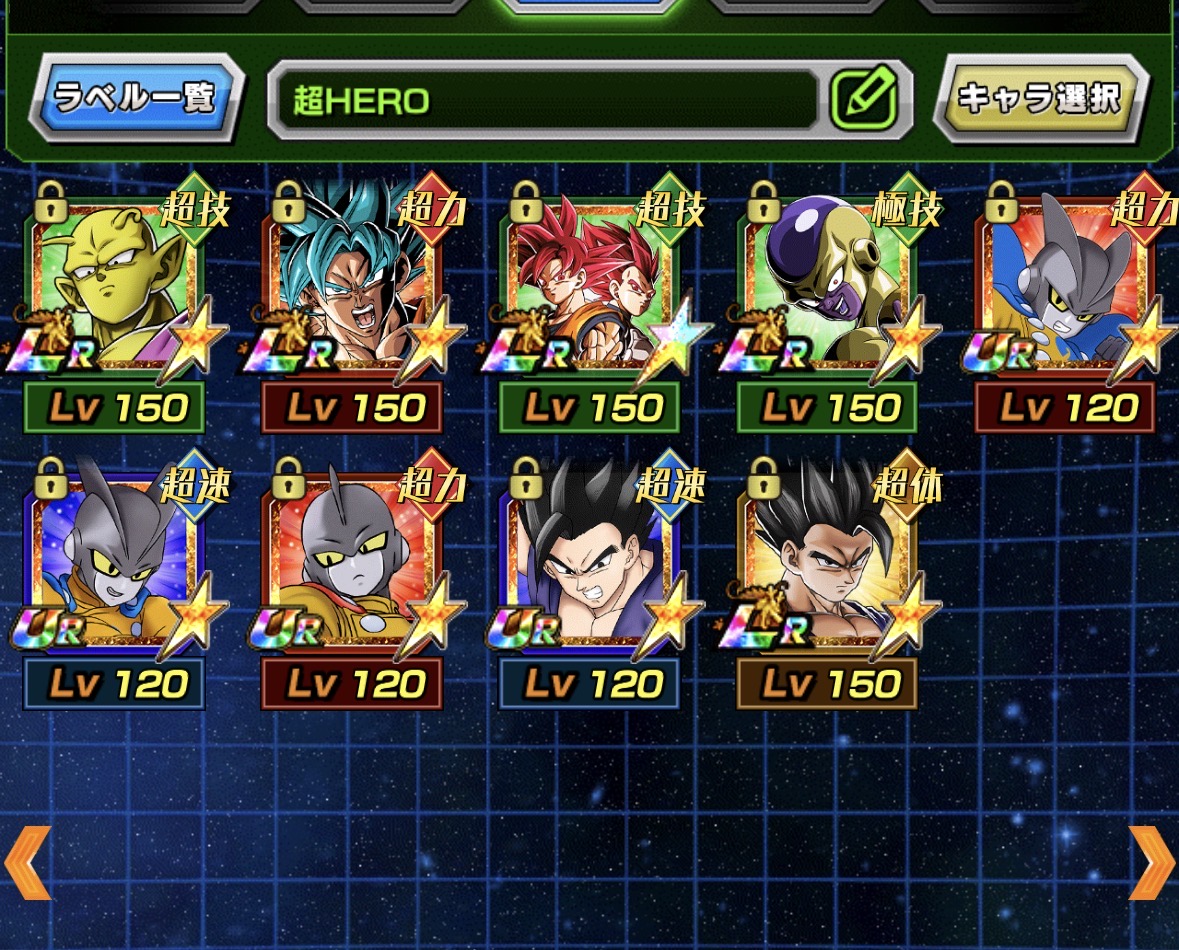1179x950 pixels.
Task: Open the ラベル一覧 label list
Action: [136, 99]
